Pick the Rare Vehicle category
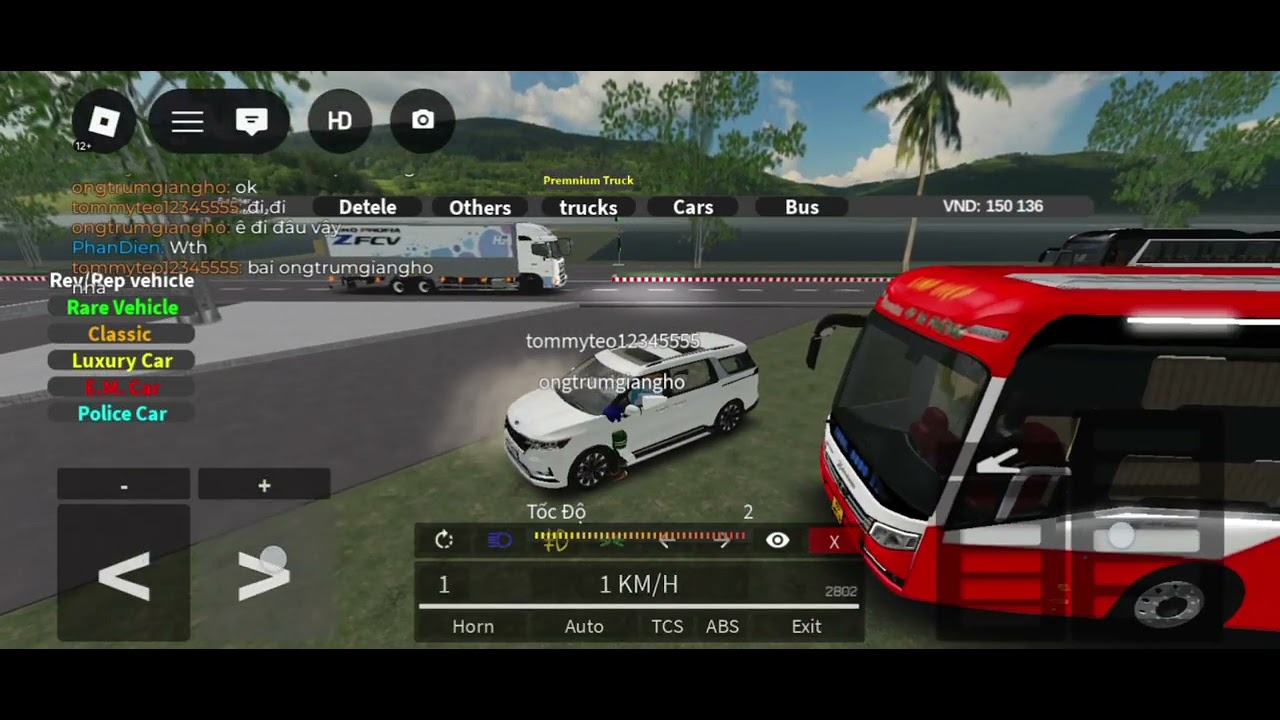The image size is (1280, 720). point(122,308)
